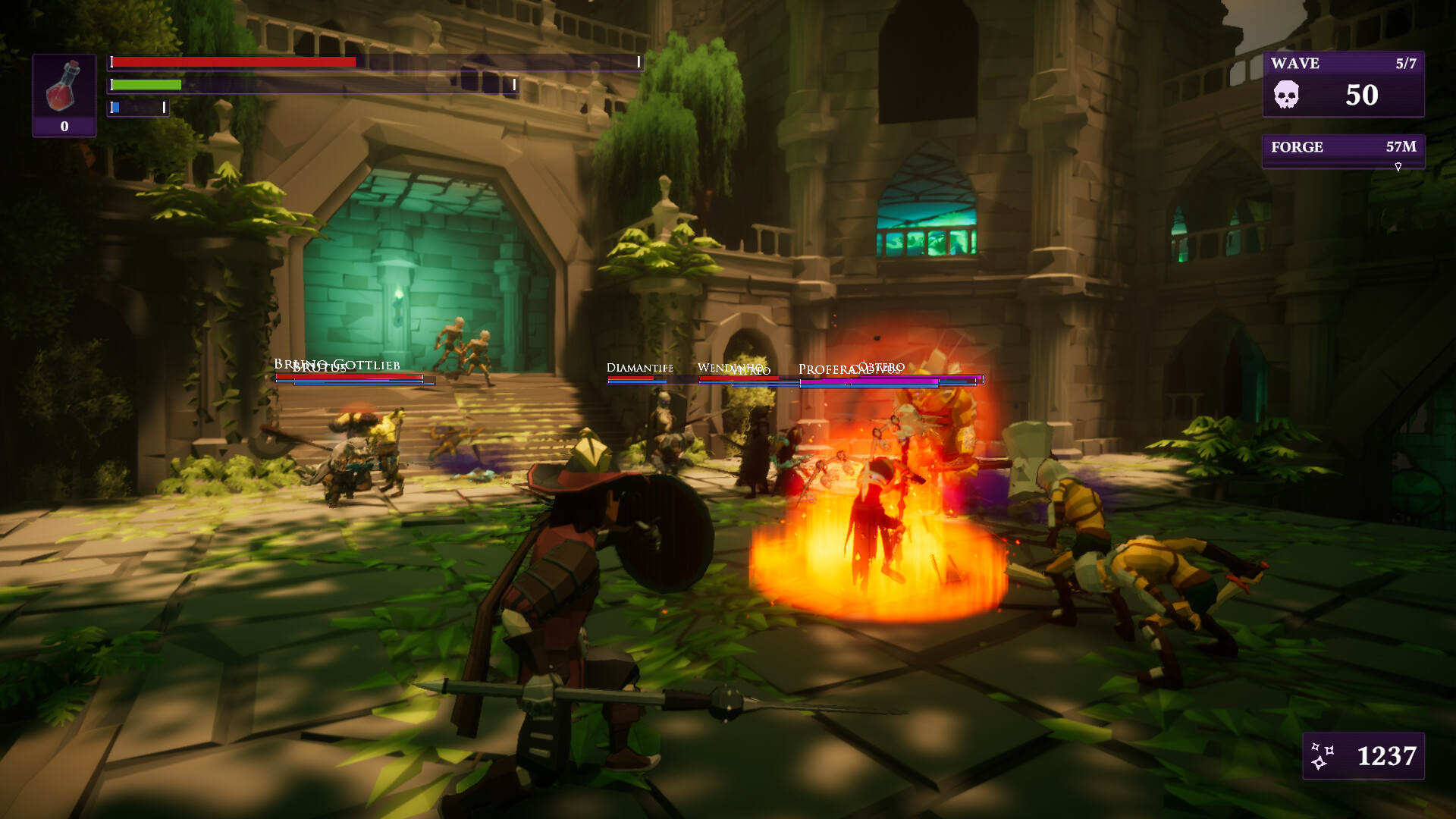
Task: Click the Diamantife health bar label
Action: (x=639, y=369)
